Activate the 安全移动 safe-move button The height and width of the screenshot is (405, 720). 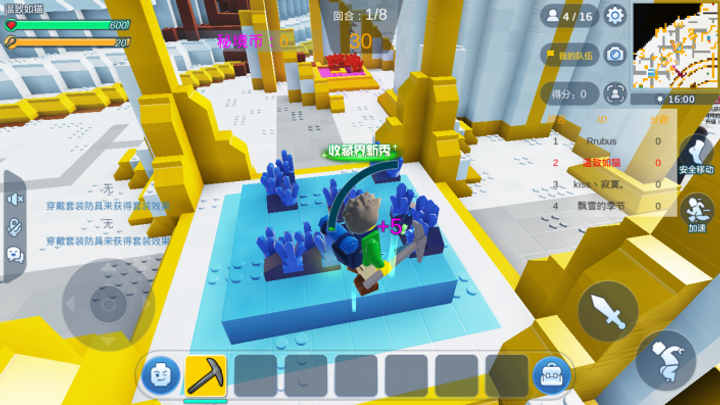click(696, 155)
